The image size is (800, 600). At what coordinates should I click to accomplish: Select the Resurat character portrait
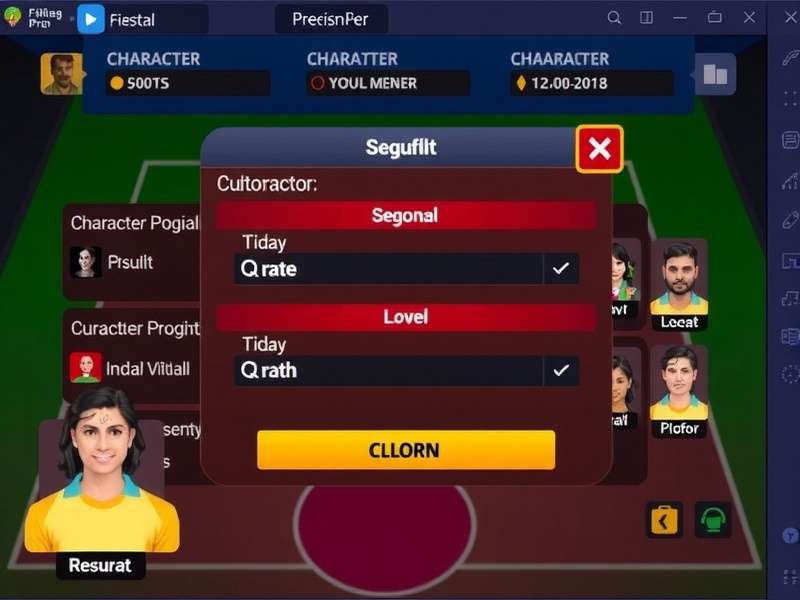pyautogui.click(x=100, y=480)
